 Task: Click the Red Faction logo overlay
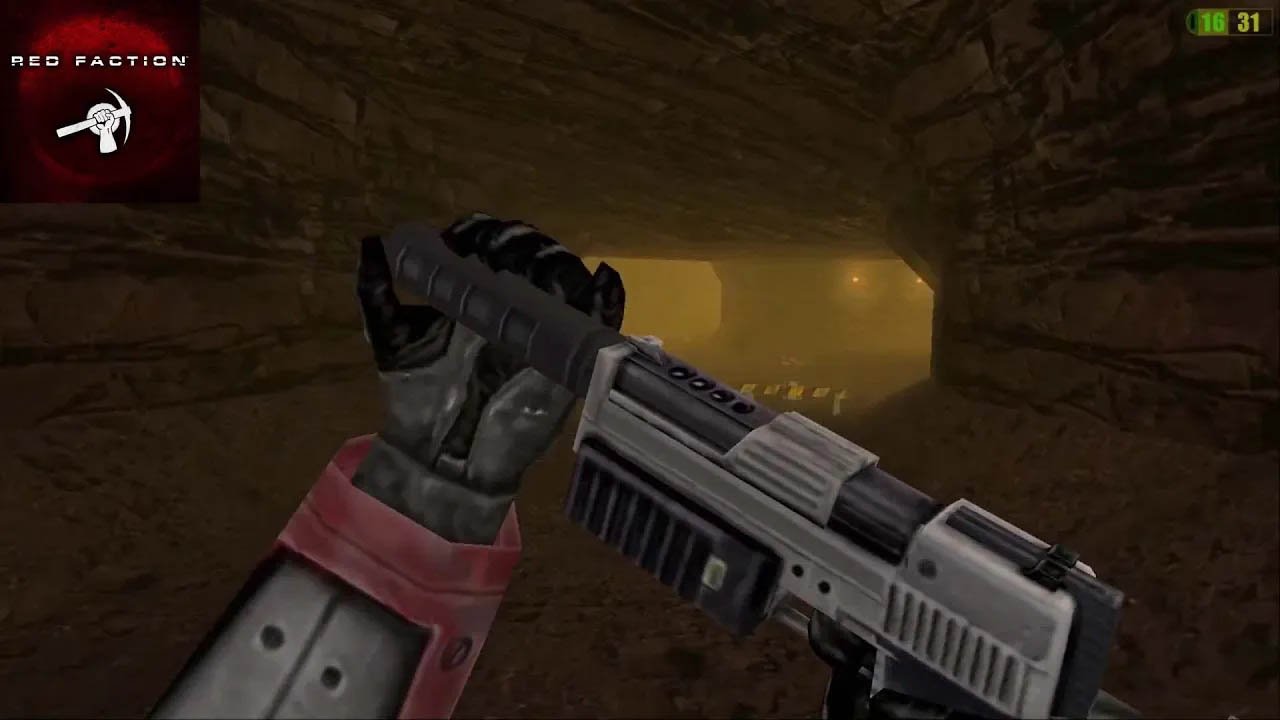[99, 101]
